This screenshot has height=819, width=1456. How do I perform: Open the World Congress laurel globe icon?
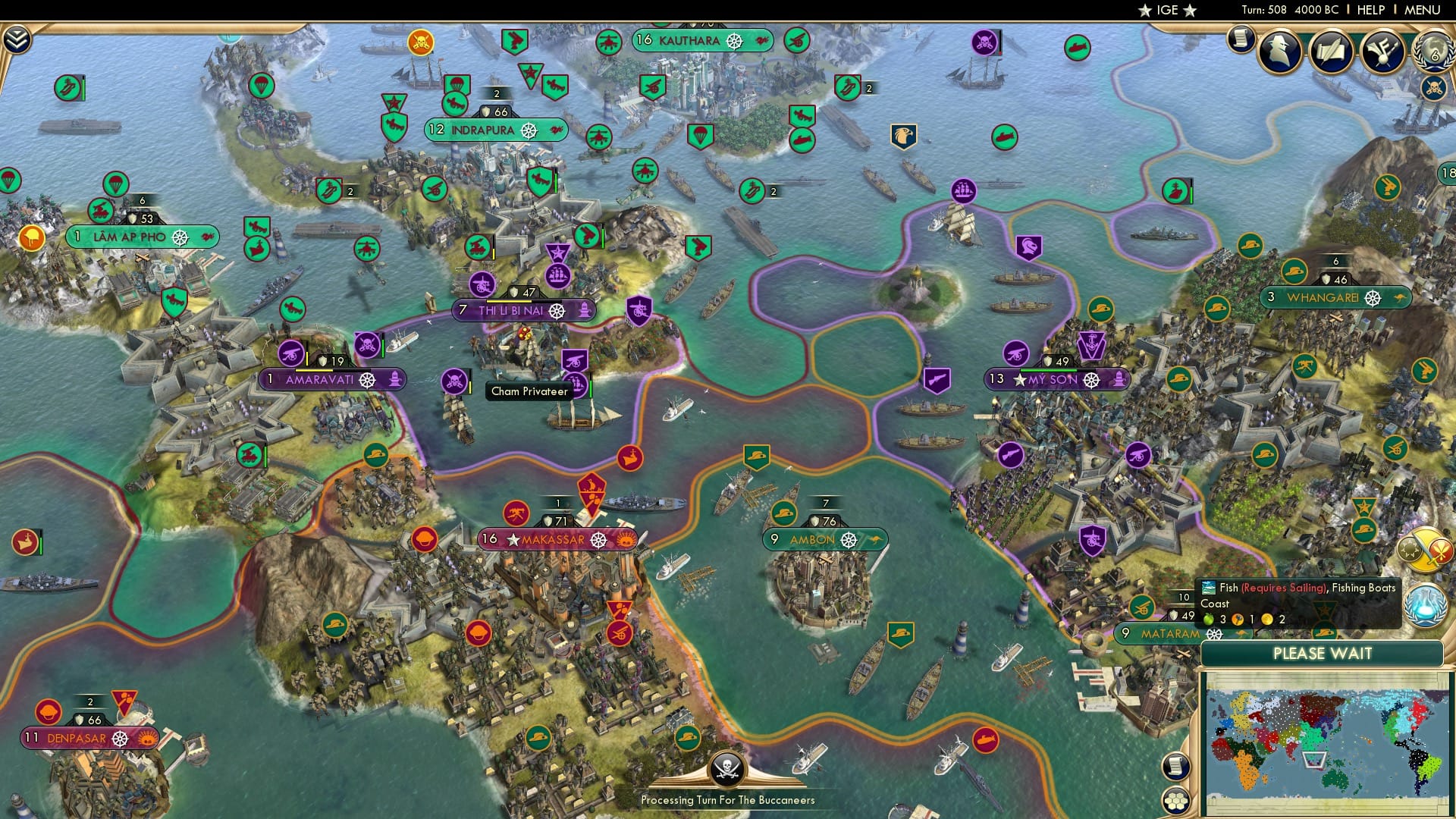point(1432,53)
